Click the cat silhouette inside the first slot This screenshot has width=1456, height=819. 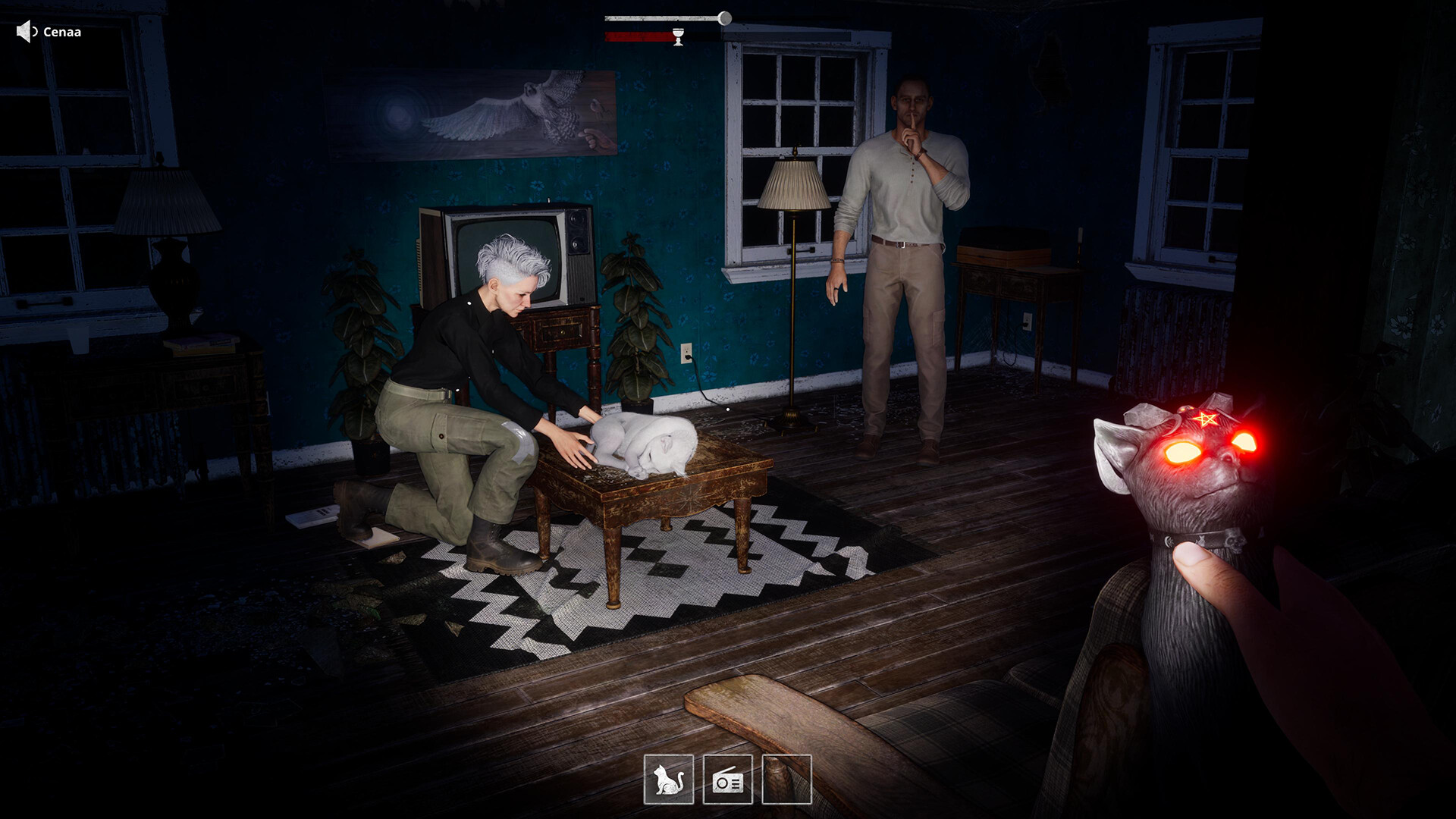[x=670, y=780]
